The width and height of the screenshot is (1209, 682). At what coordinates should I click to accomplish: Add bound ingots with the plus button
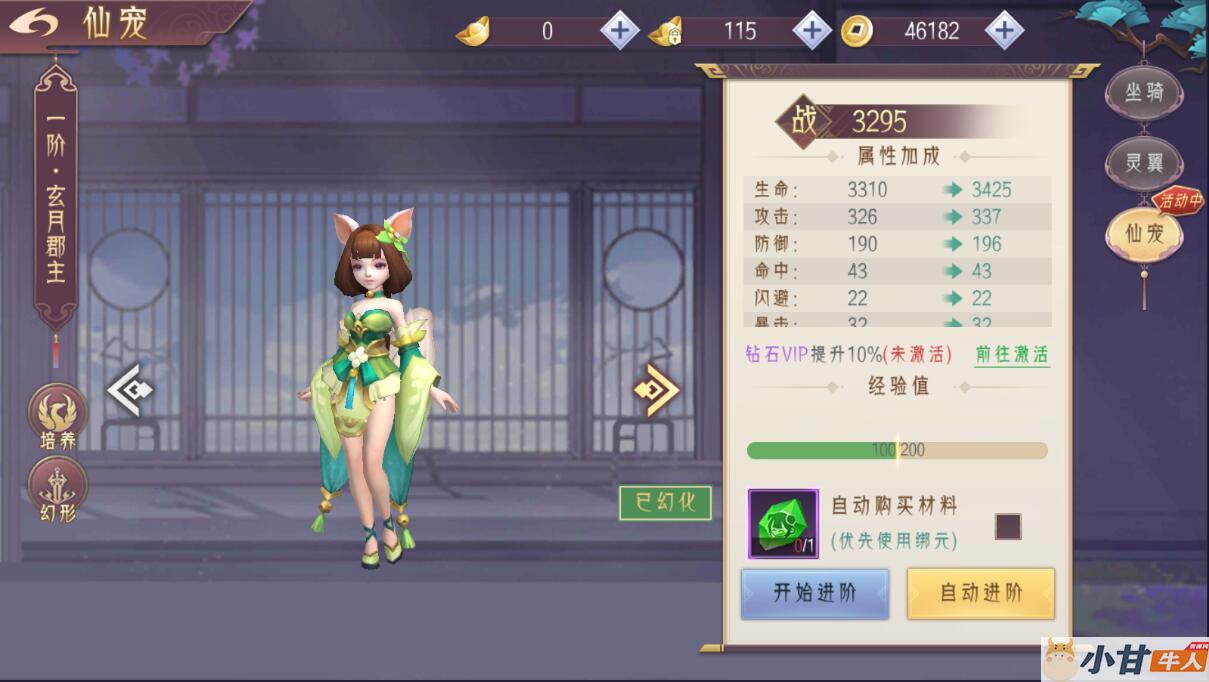(x=812, y=31)
